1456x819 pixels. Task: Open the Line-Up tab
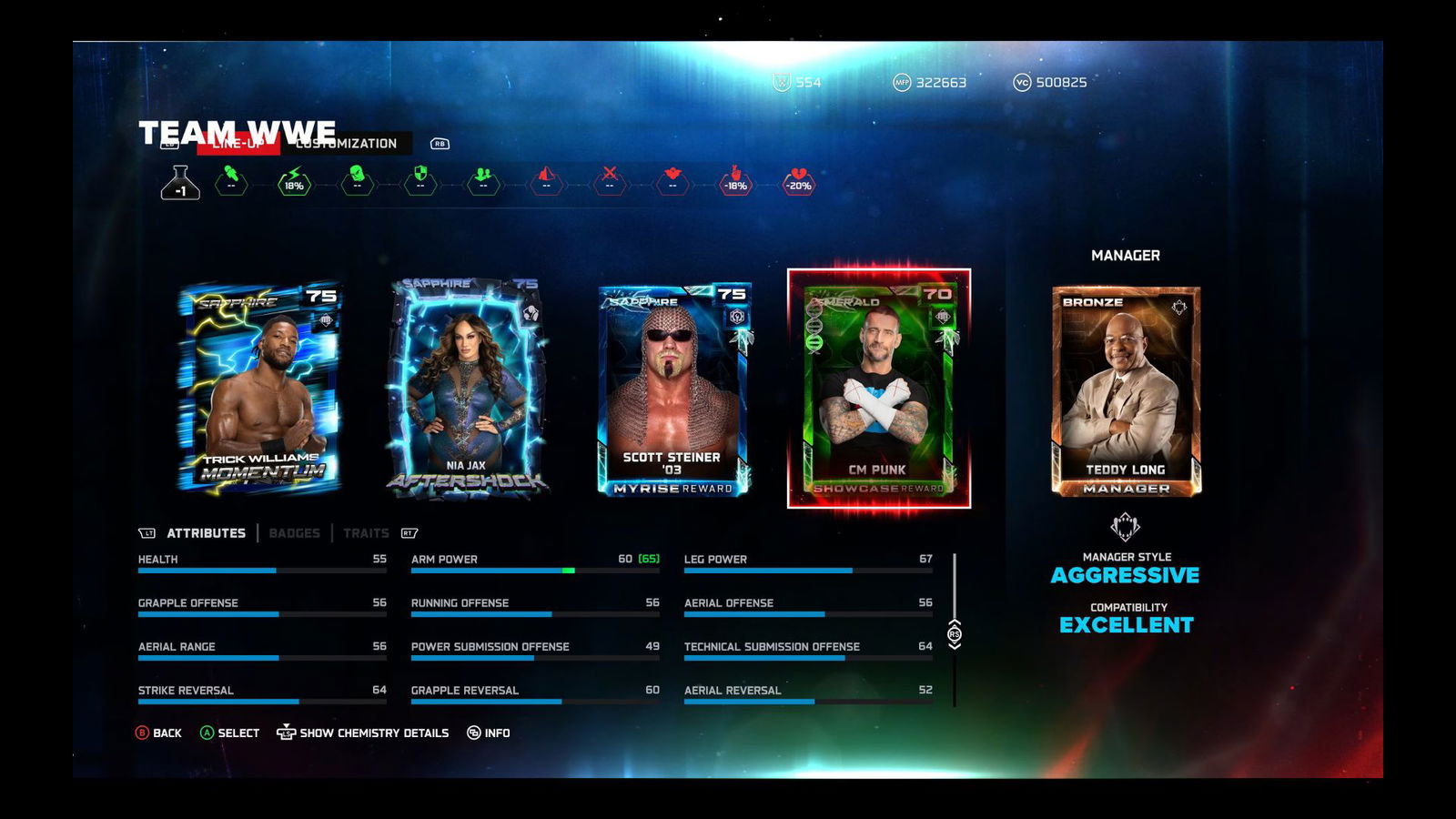pos(238,144)
